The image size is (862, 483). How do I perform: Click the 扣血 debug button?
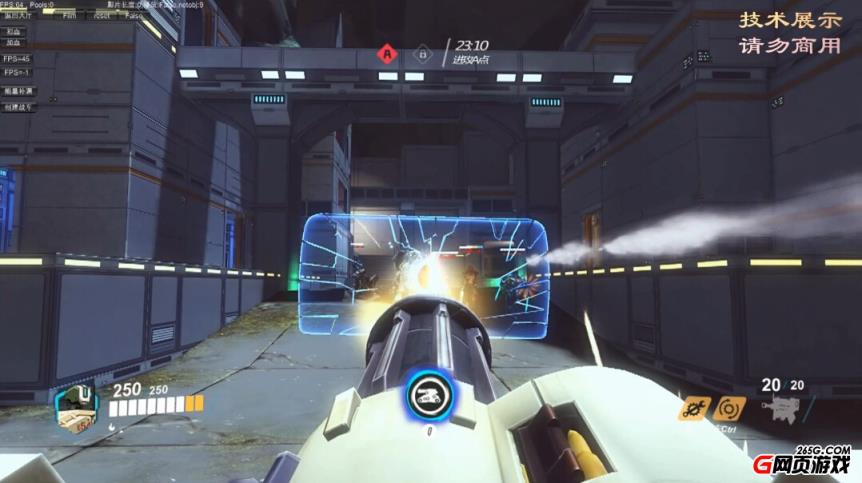pos(14,31)
